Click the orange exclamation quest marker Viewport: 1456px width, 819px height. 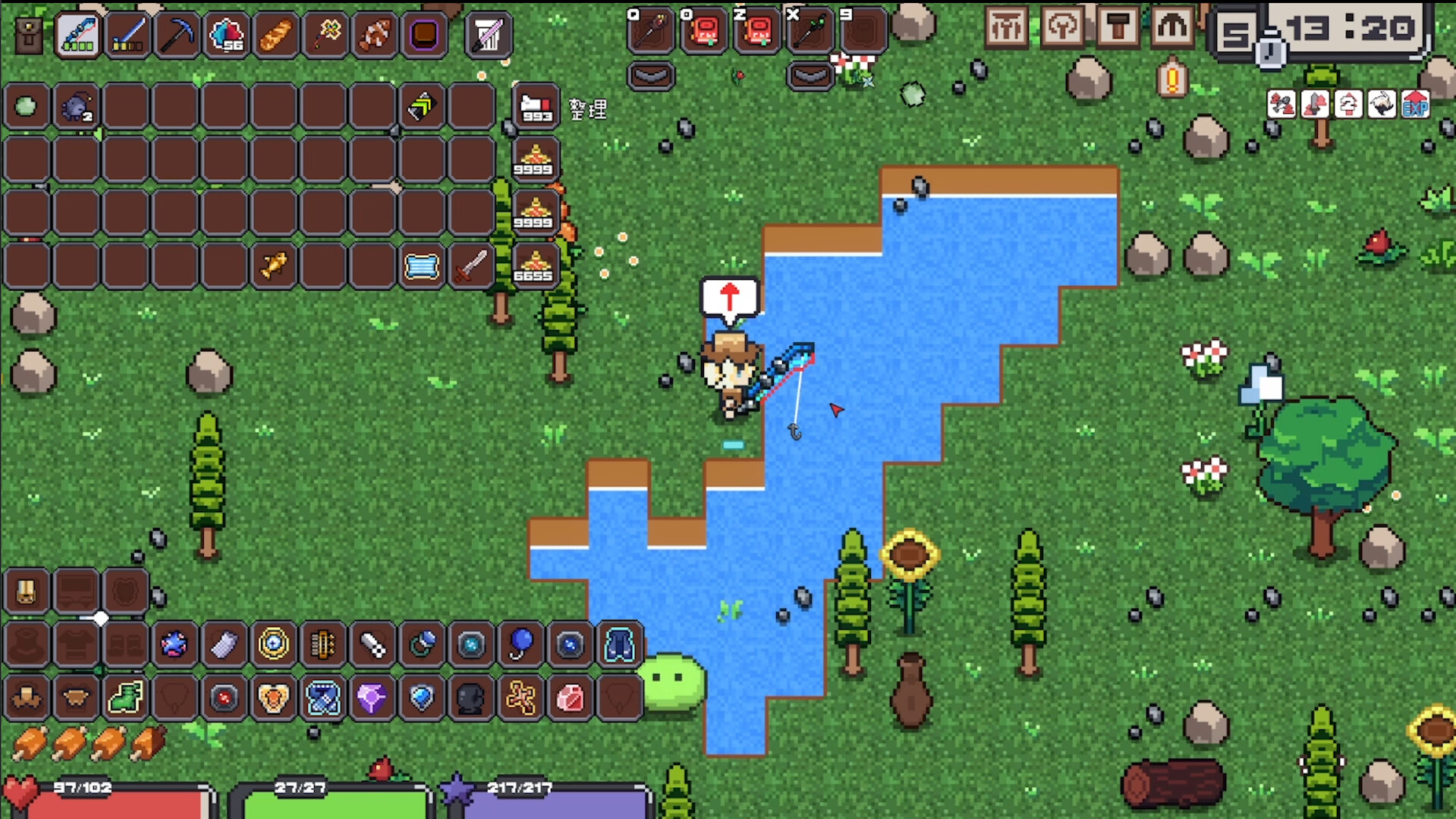coord(1172,79)
